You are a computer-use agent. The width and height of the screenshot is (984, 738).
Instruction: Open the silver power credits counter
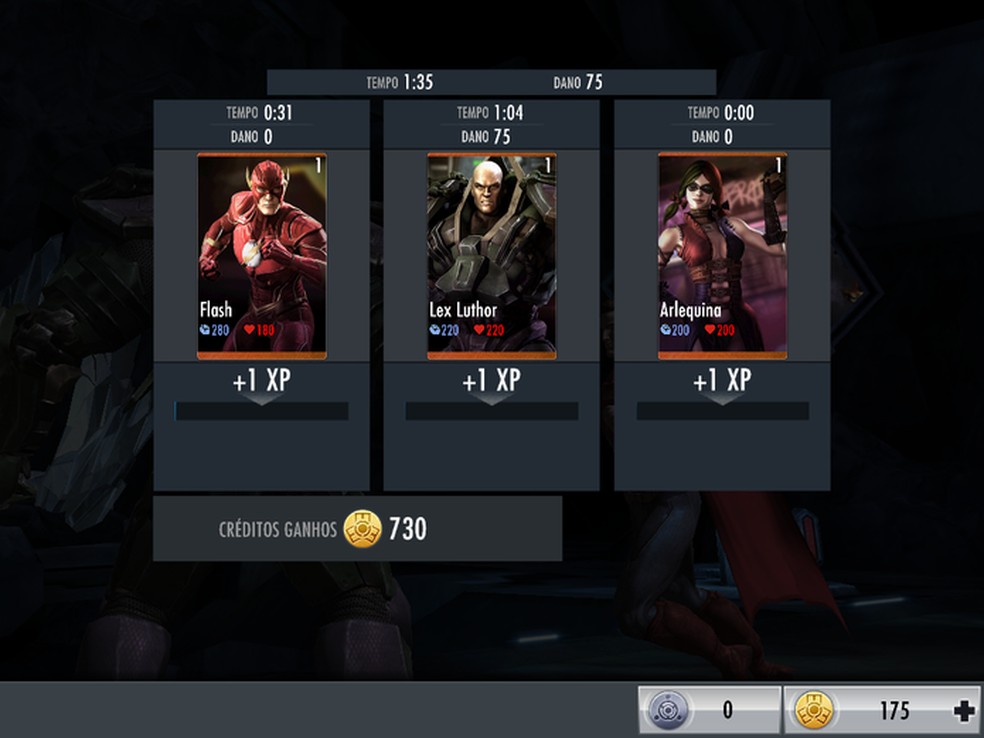(709, 711)
